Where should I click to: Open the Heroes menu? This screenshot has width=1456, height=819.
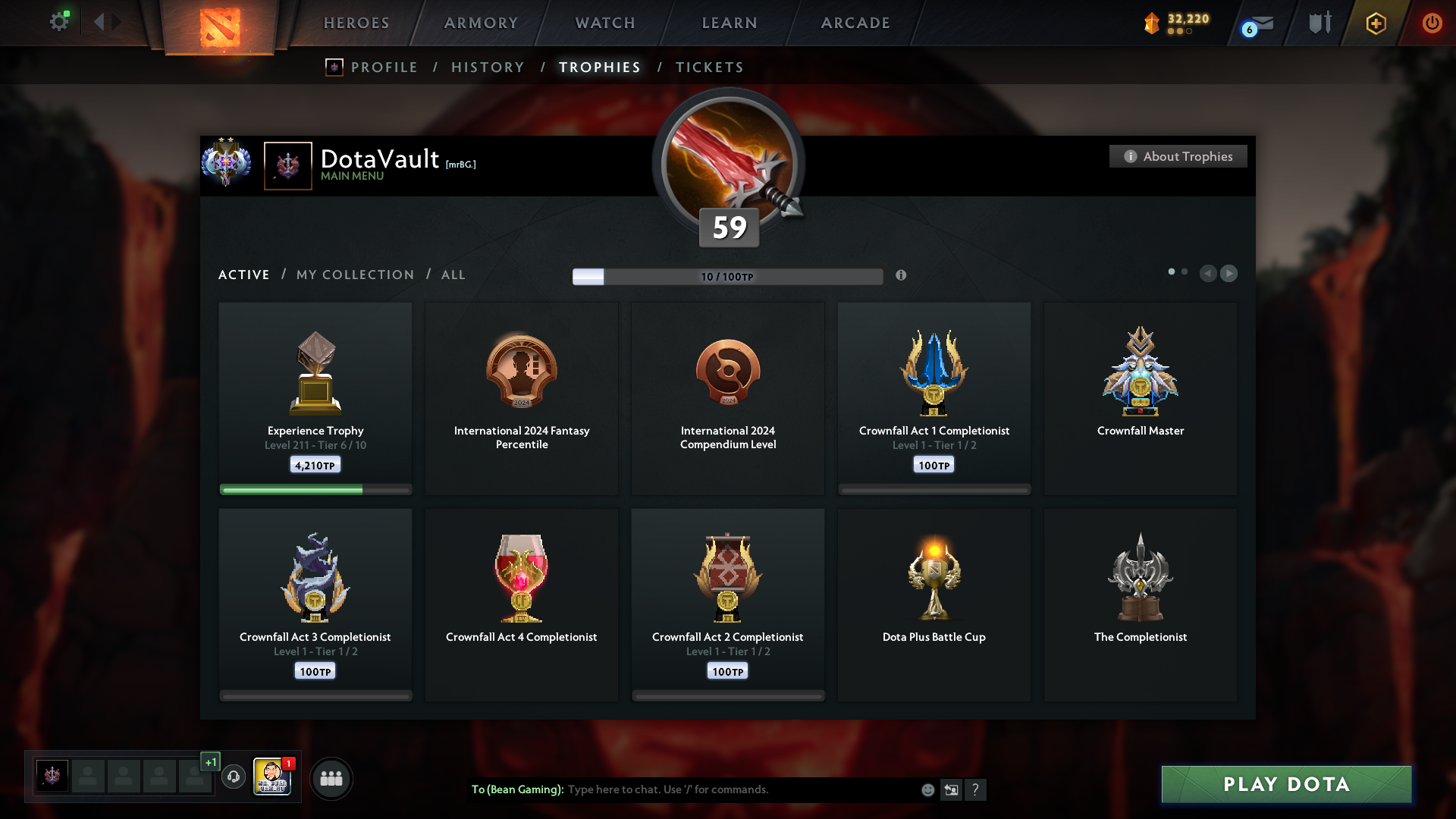[x=356, y=23]
